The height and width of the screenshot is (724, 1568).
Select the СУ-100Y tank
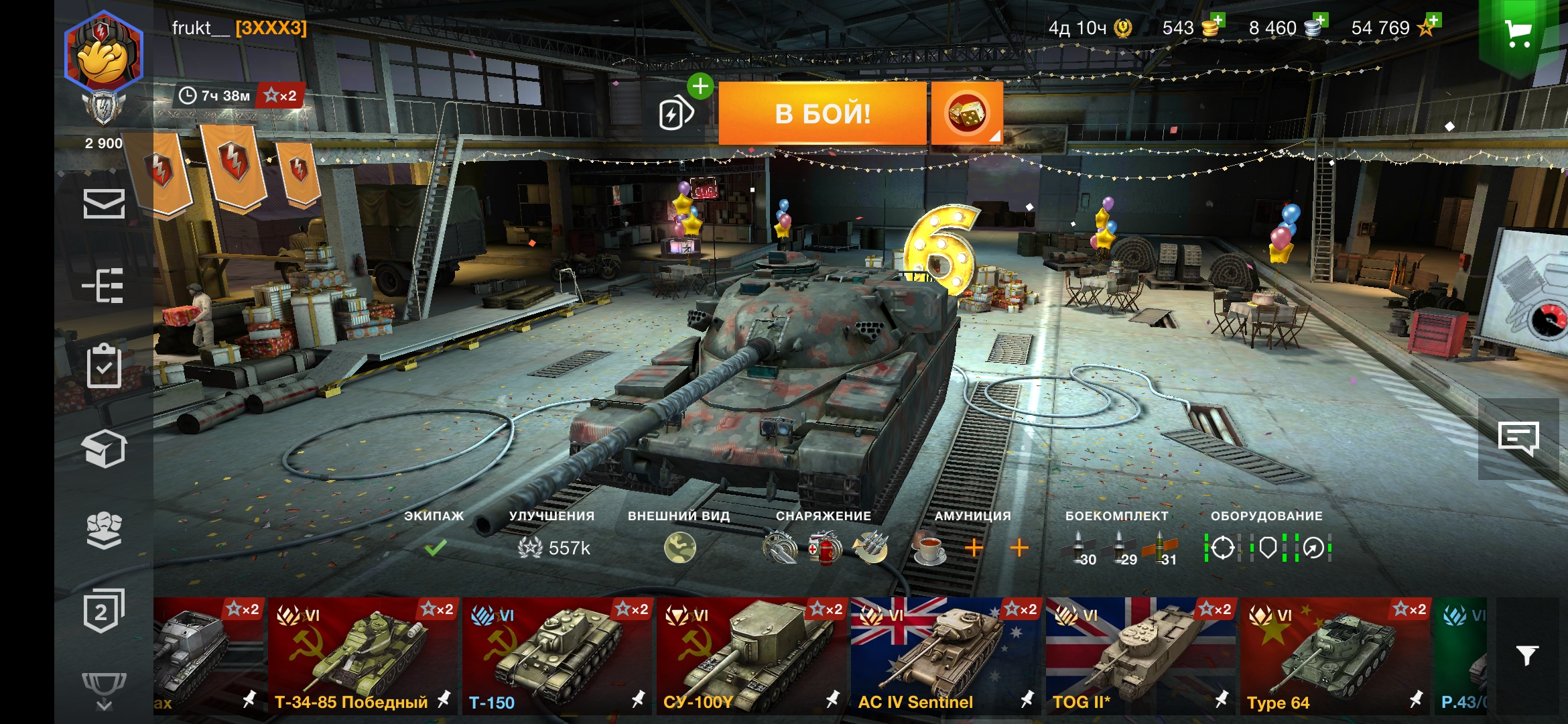[x=751, y=656]
